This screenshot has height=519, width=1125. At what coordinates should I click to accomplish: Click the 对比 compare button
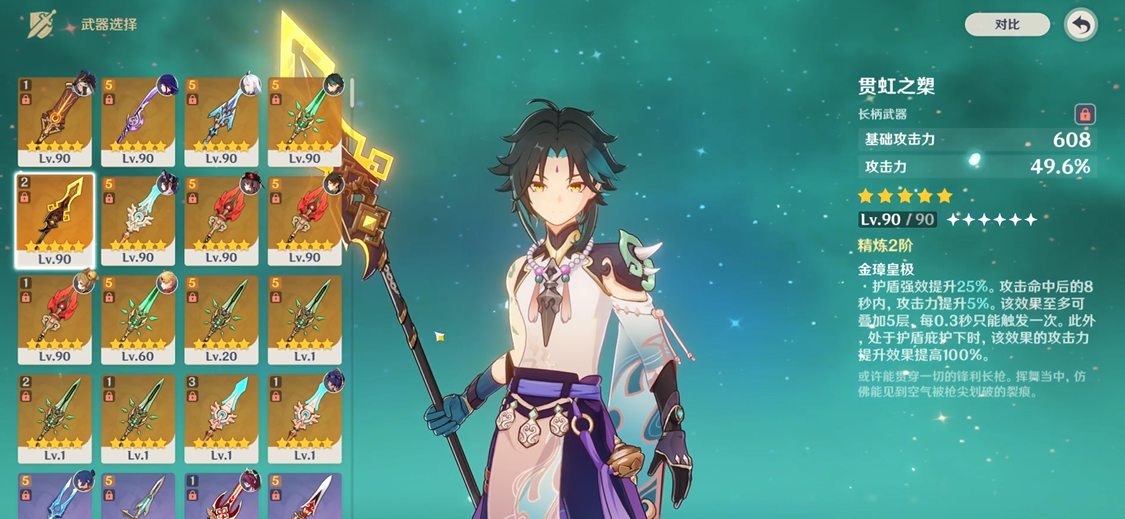tap(1006, 24)
